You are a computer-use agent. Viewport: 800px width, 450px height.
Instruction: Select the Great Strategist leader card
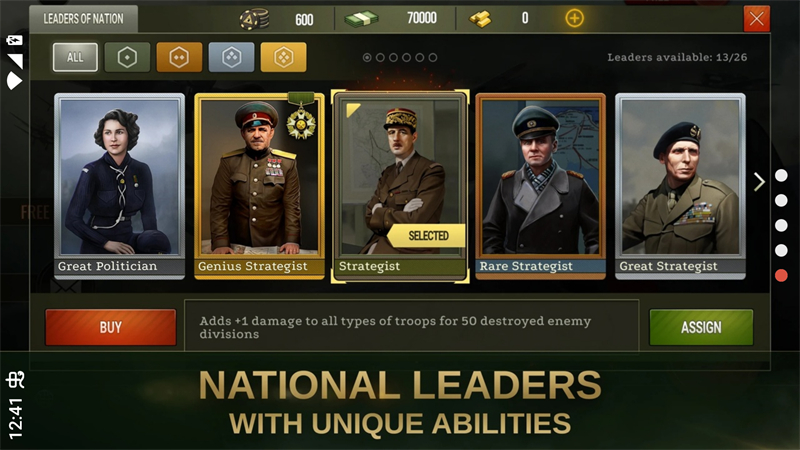[x=680, y=185]
